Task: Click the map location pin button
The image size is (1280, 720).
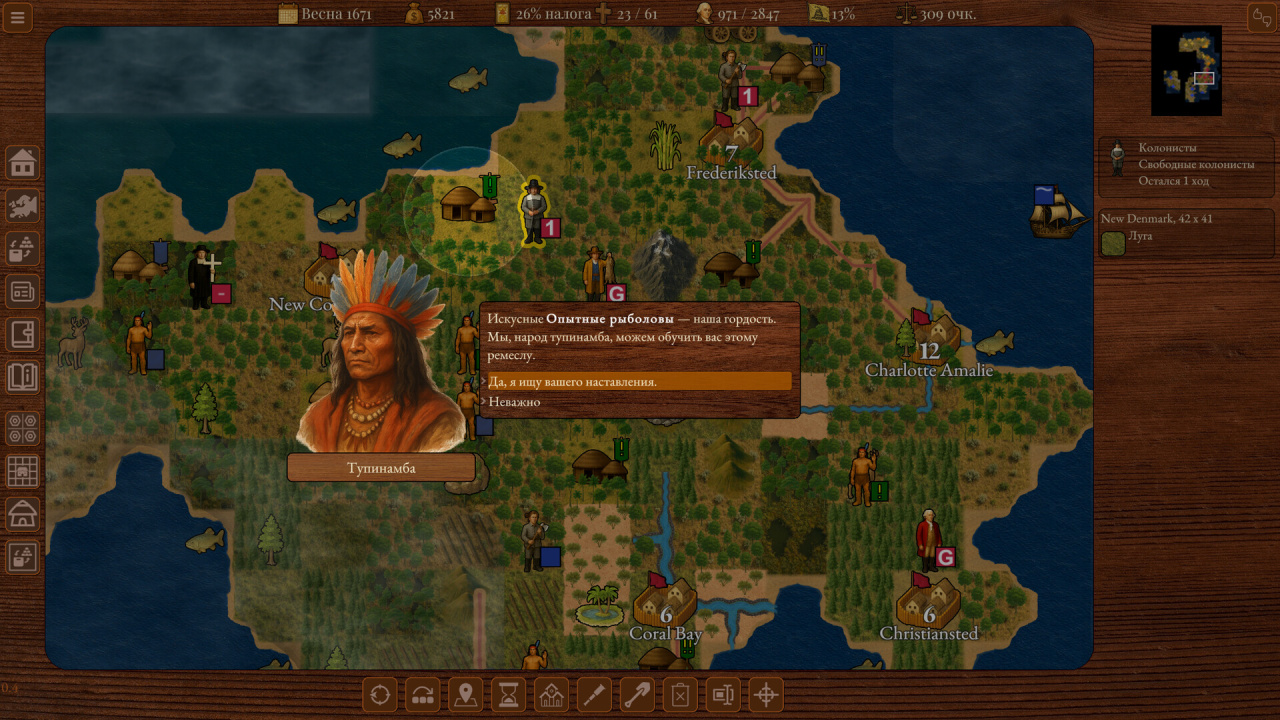Action: [x=465, y=695]
